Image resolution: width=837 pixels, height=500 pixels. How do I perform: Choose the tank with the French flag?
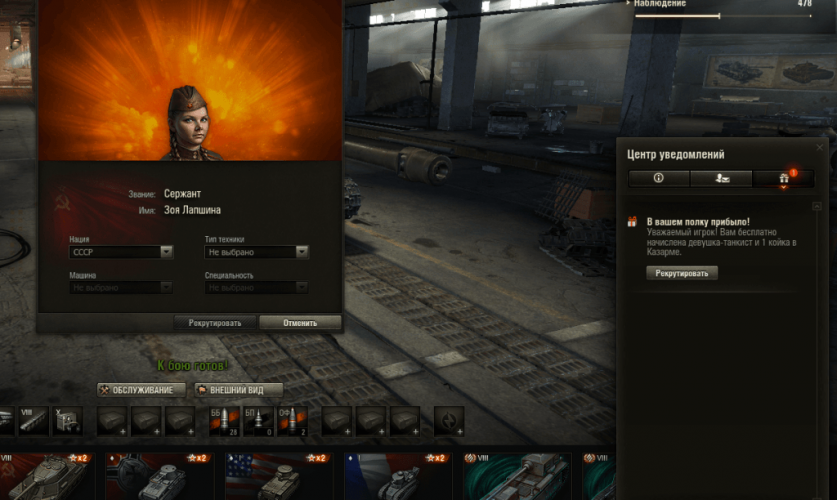(x=397, y=476)
